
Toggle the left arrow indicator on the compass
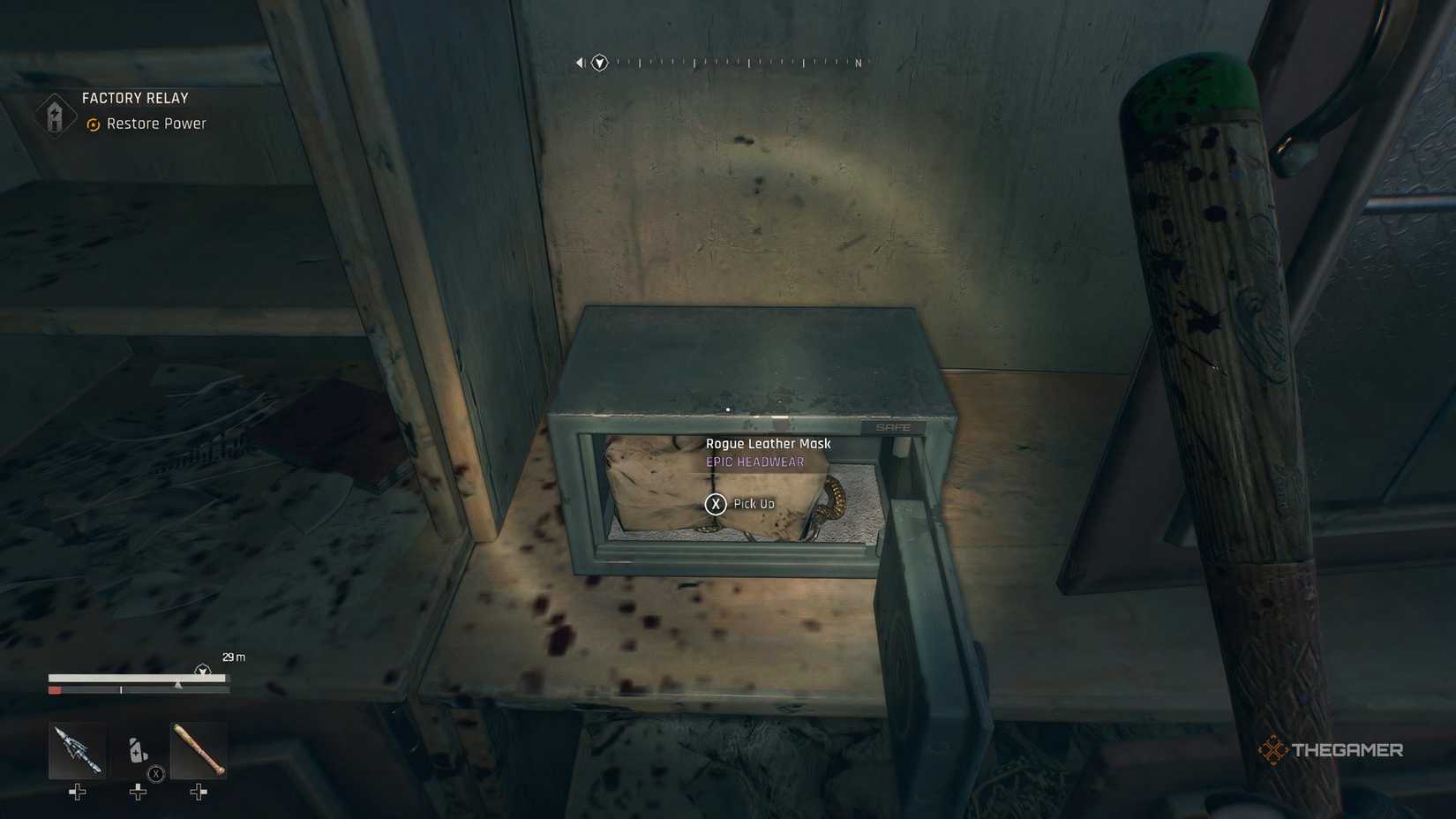pos(579,61)
